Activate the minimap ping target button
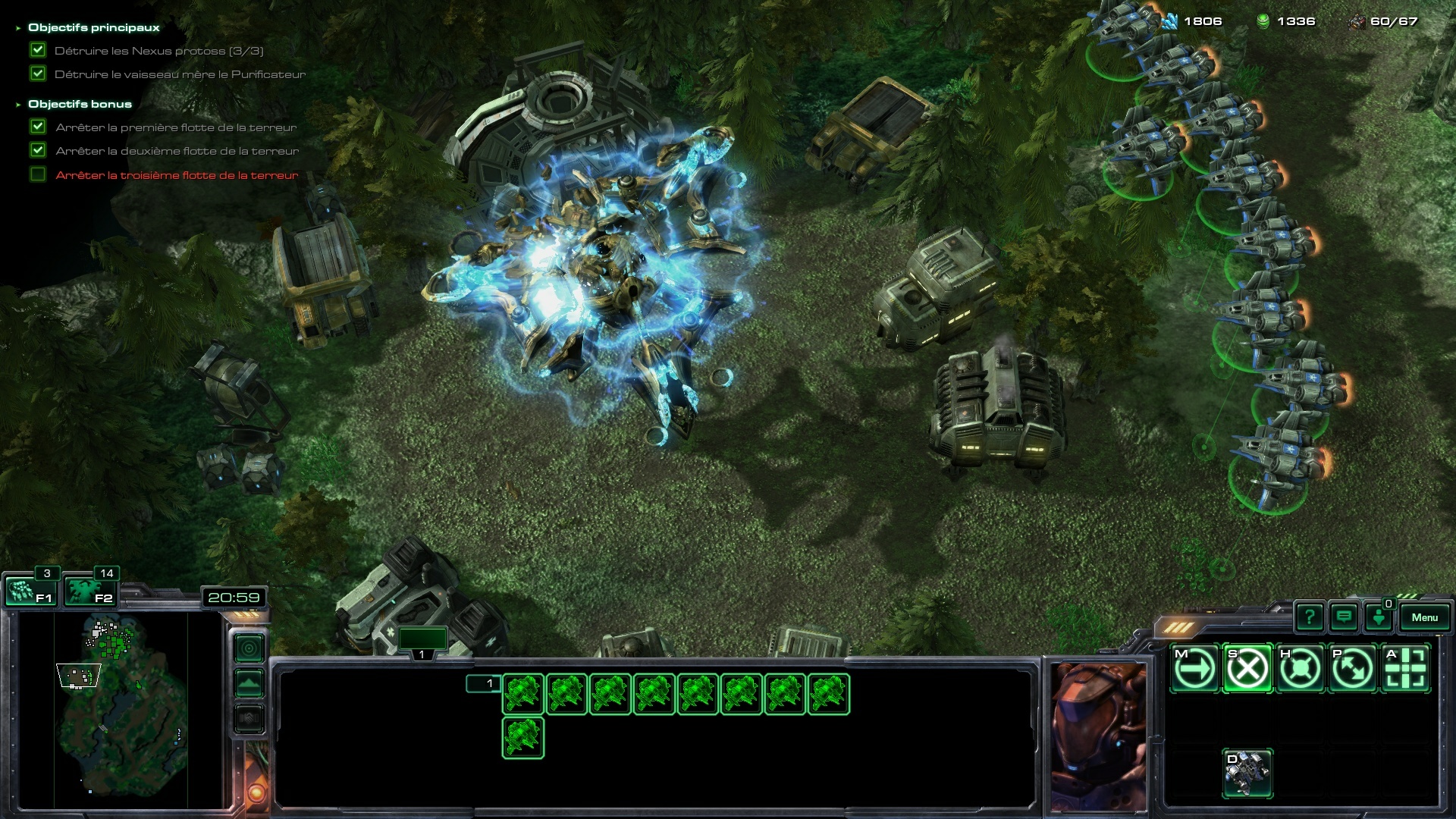 (x=249, y=648)
